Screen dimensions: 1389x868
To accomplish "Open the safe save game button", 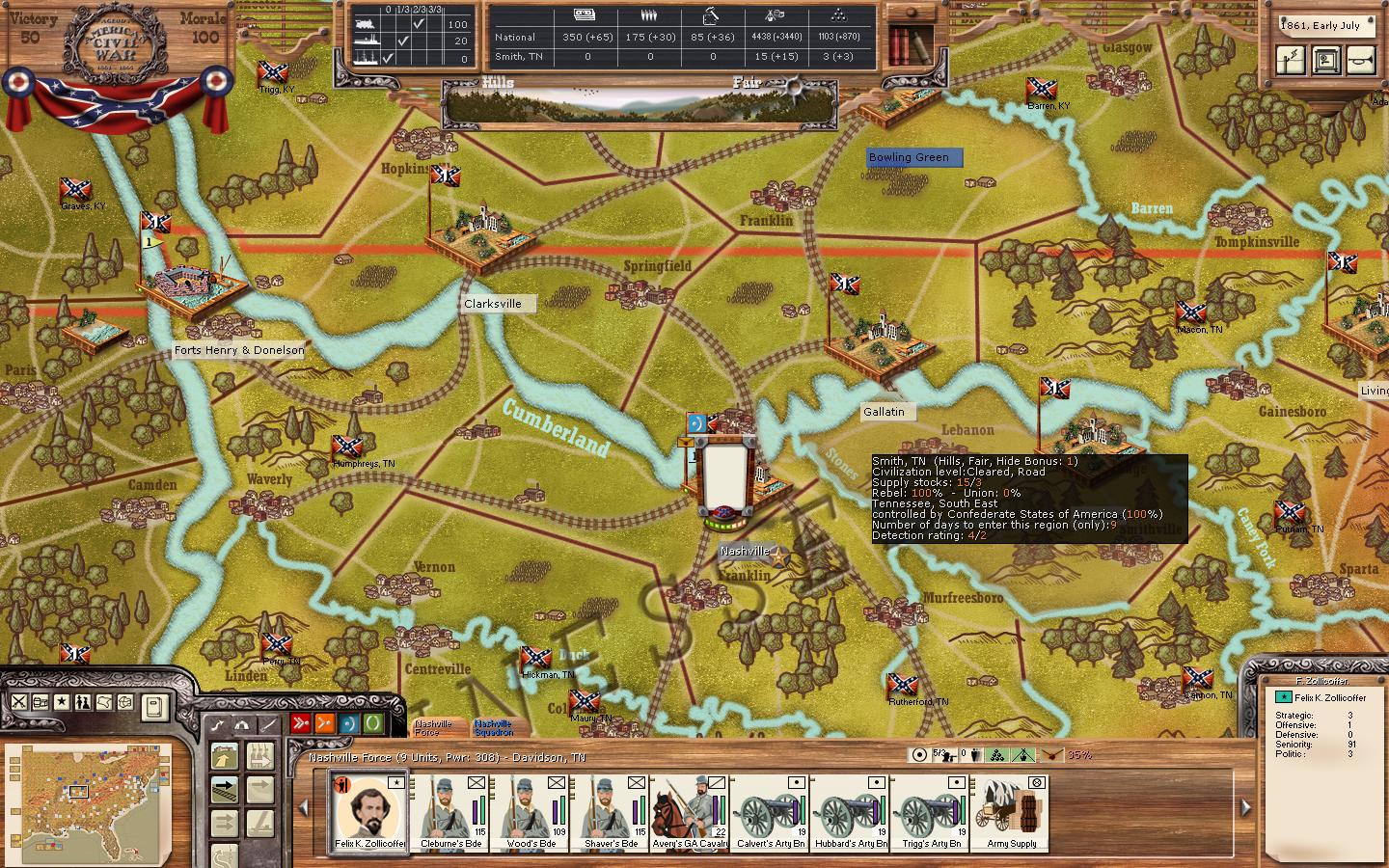I will click(1327, 61).
